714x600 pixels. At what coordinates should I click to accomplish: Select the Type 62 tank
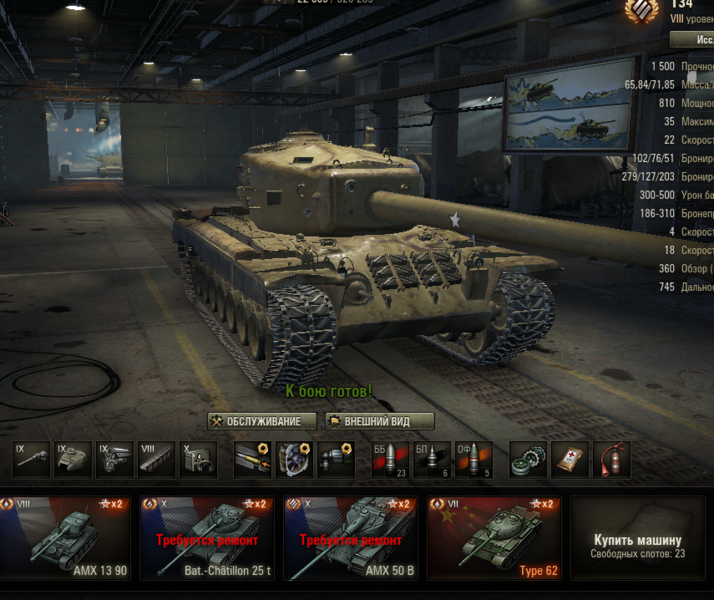[x=494, y=538]
